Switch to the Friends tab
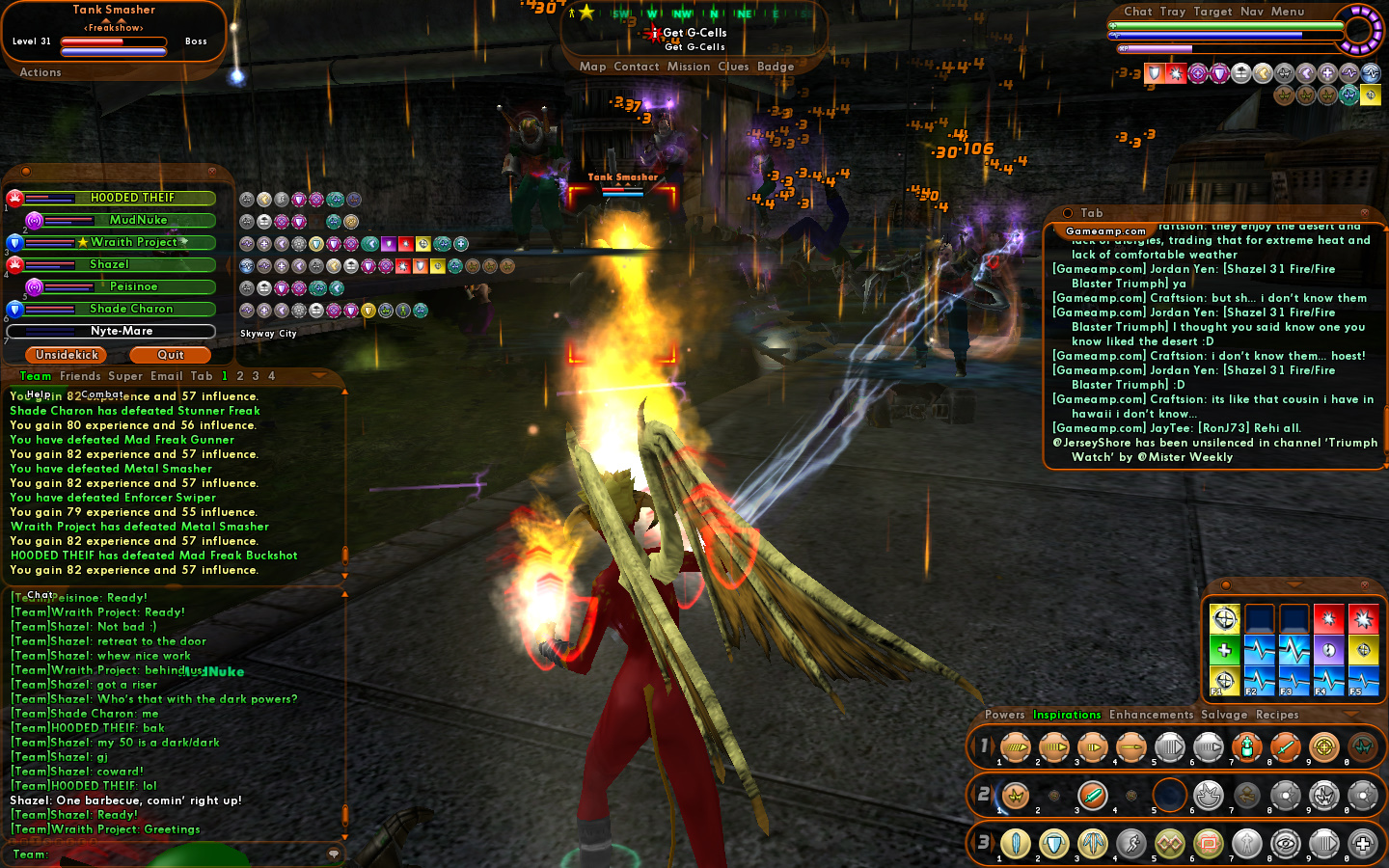 coord(80,376)
